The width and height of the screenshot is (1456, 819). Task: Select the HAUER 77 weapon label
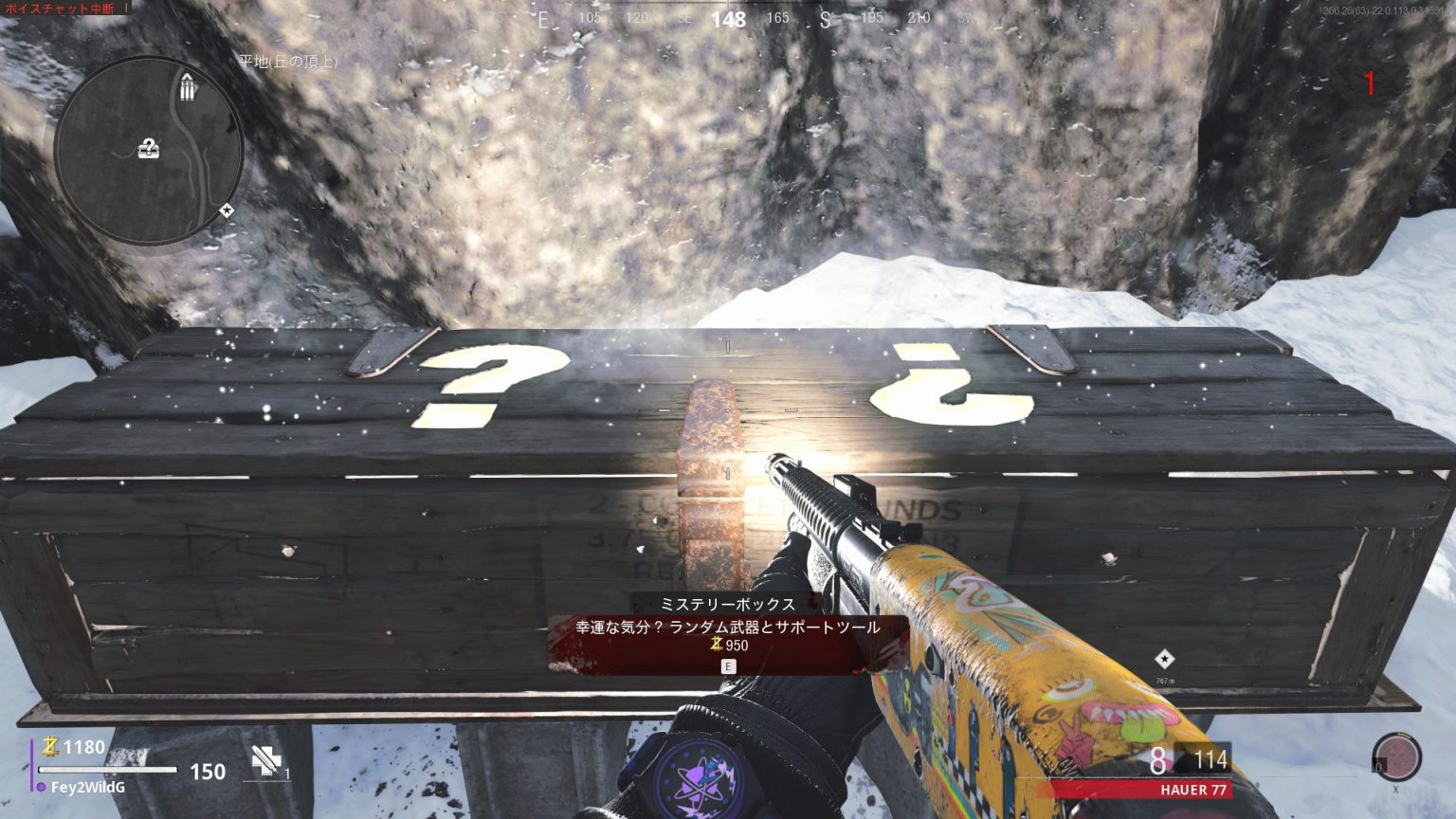1193,790
